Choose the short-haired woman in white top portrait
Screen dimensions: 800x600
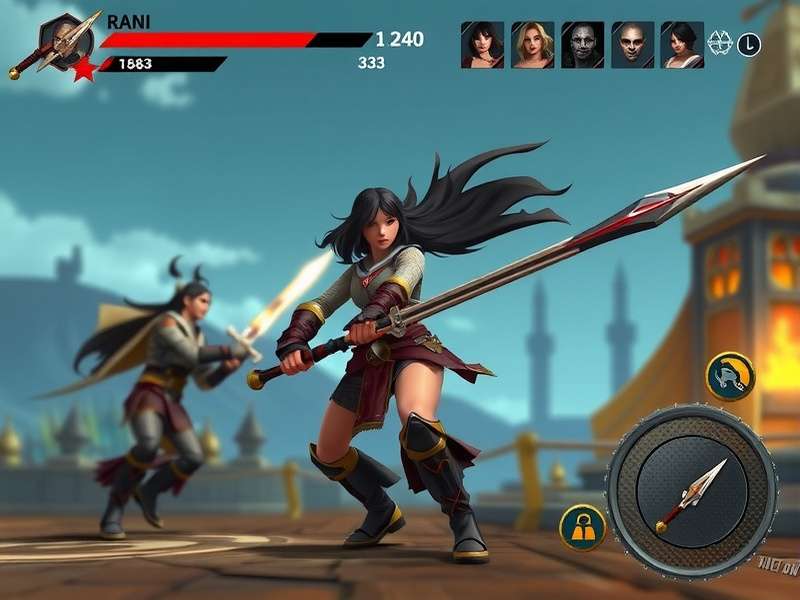coord(682,45)
